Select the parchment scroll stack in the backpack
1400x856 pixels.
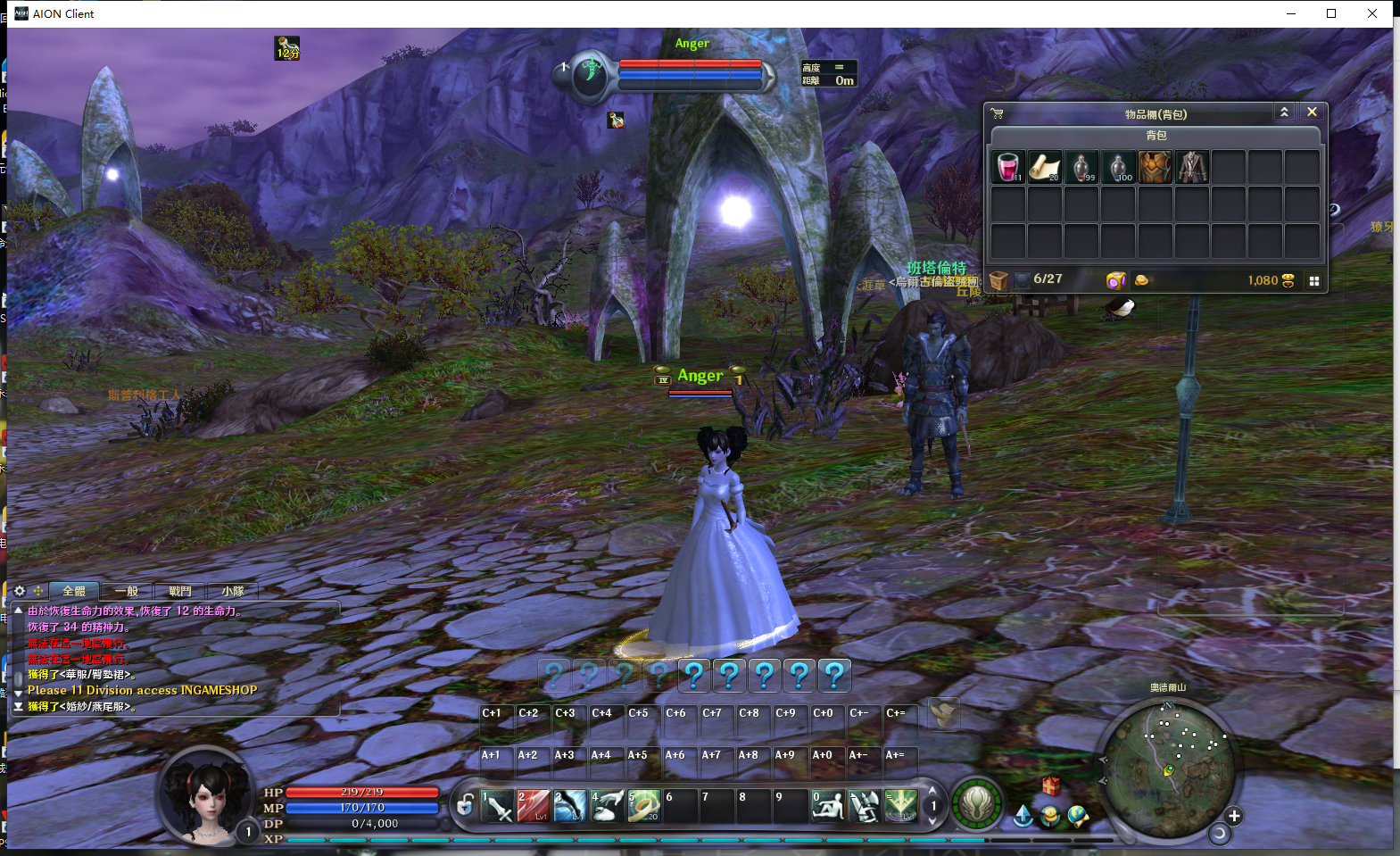1045,167
